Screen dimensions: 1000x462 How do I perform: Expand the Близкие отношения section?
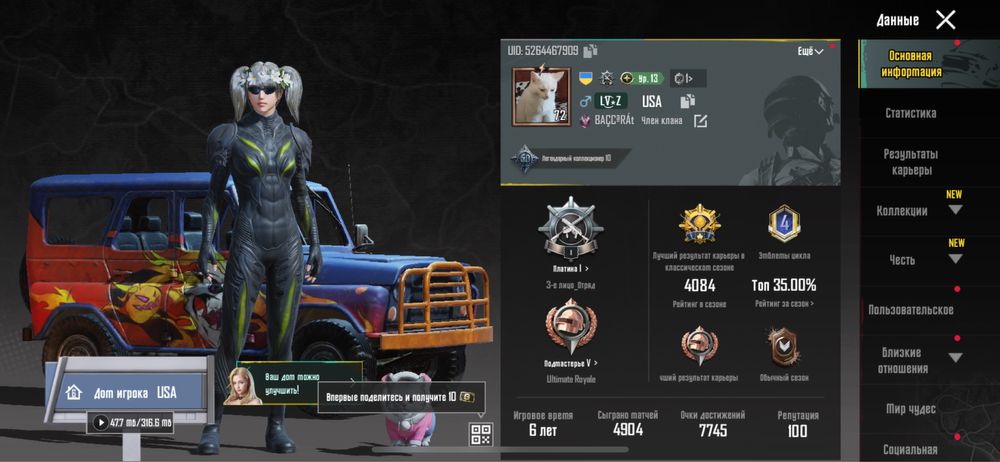955,358
